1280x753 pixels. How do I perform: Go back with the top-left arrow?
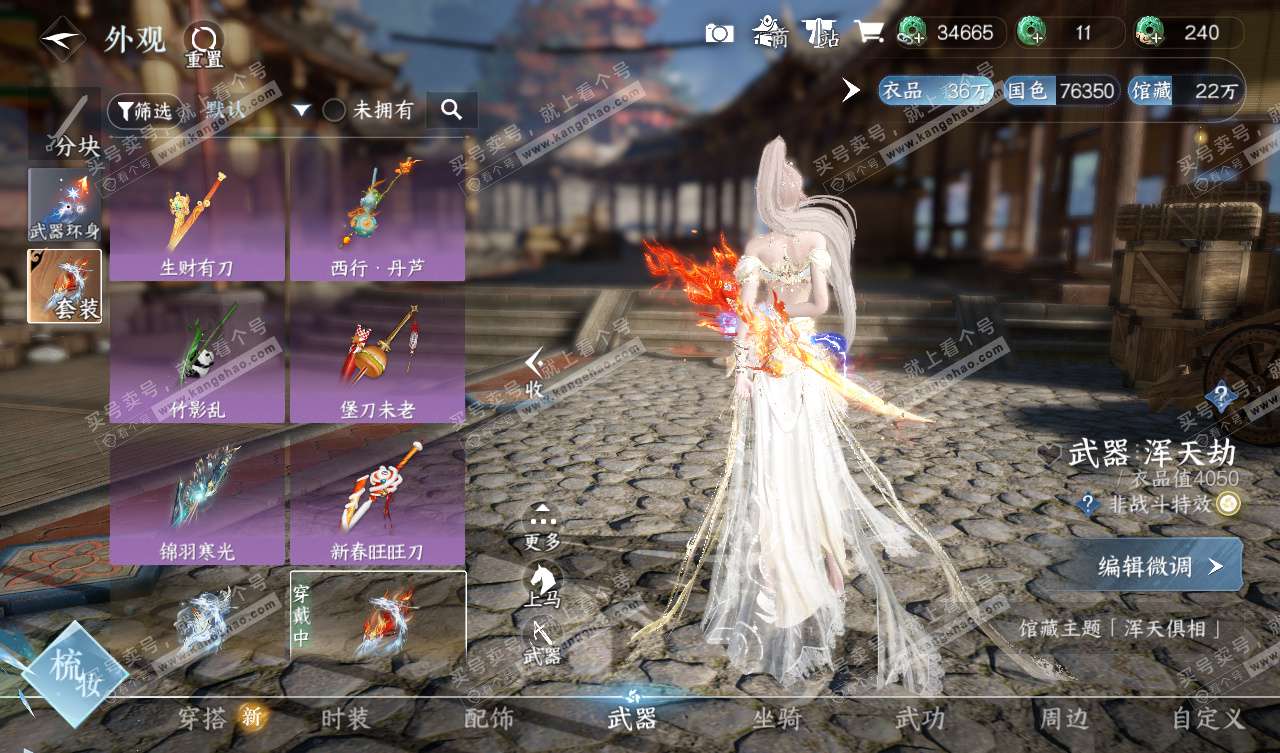[x=62, y=39]
